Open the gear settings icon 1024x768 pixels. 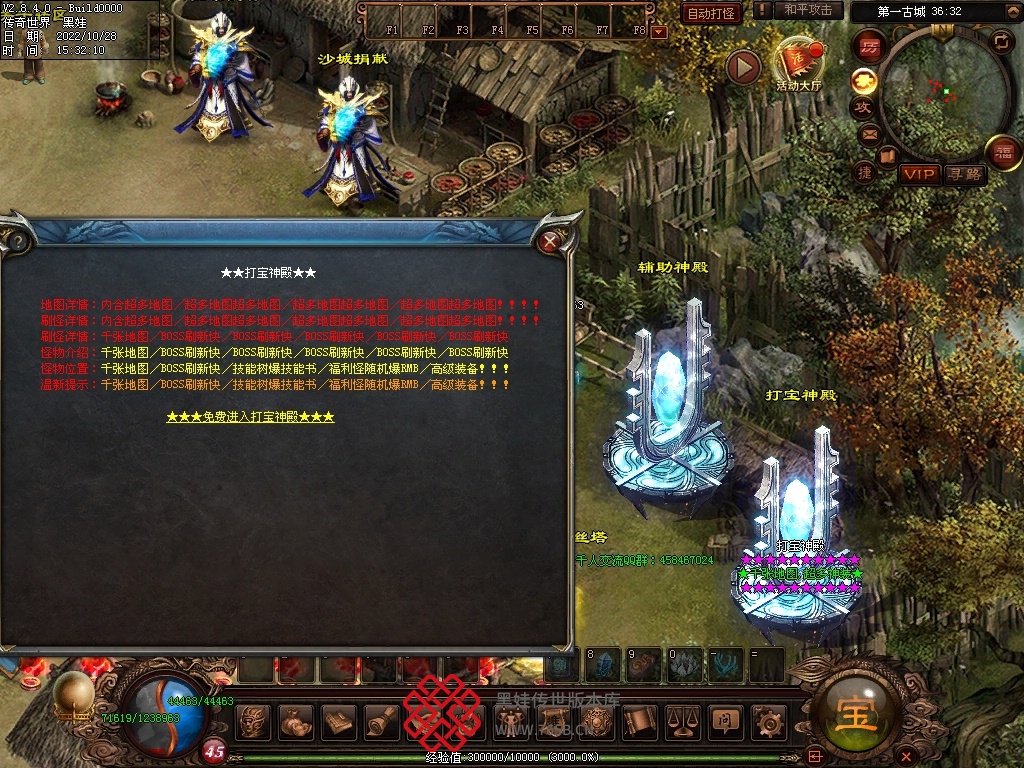[768, 720]
